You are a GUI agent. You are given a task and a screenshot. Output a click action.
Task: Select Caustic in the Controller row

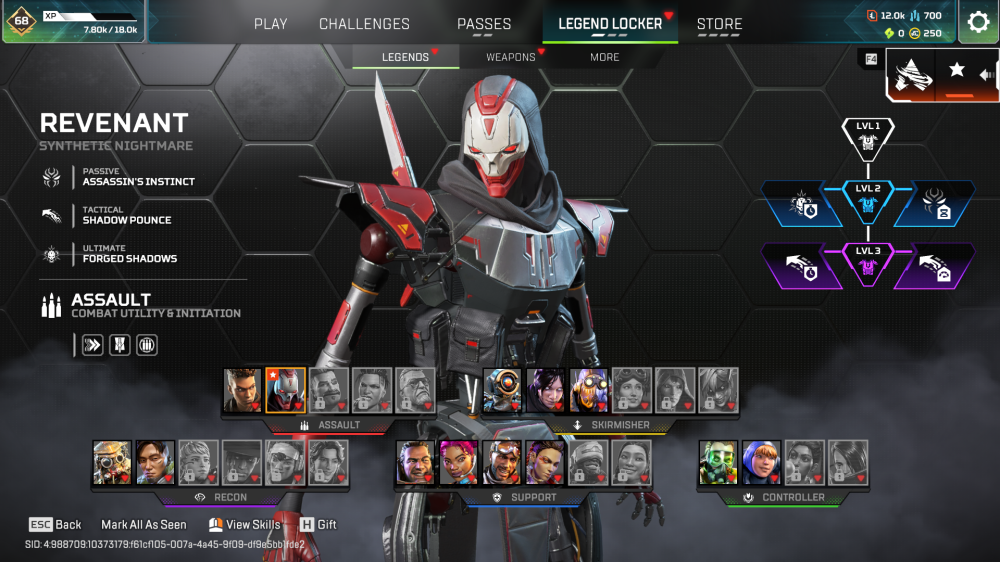(x=718, y=462)
